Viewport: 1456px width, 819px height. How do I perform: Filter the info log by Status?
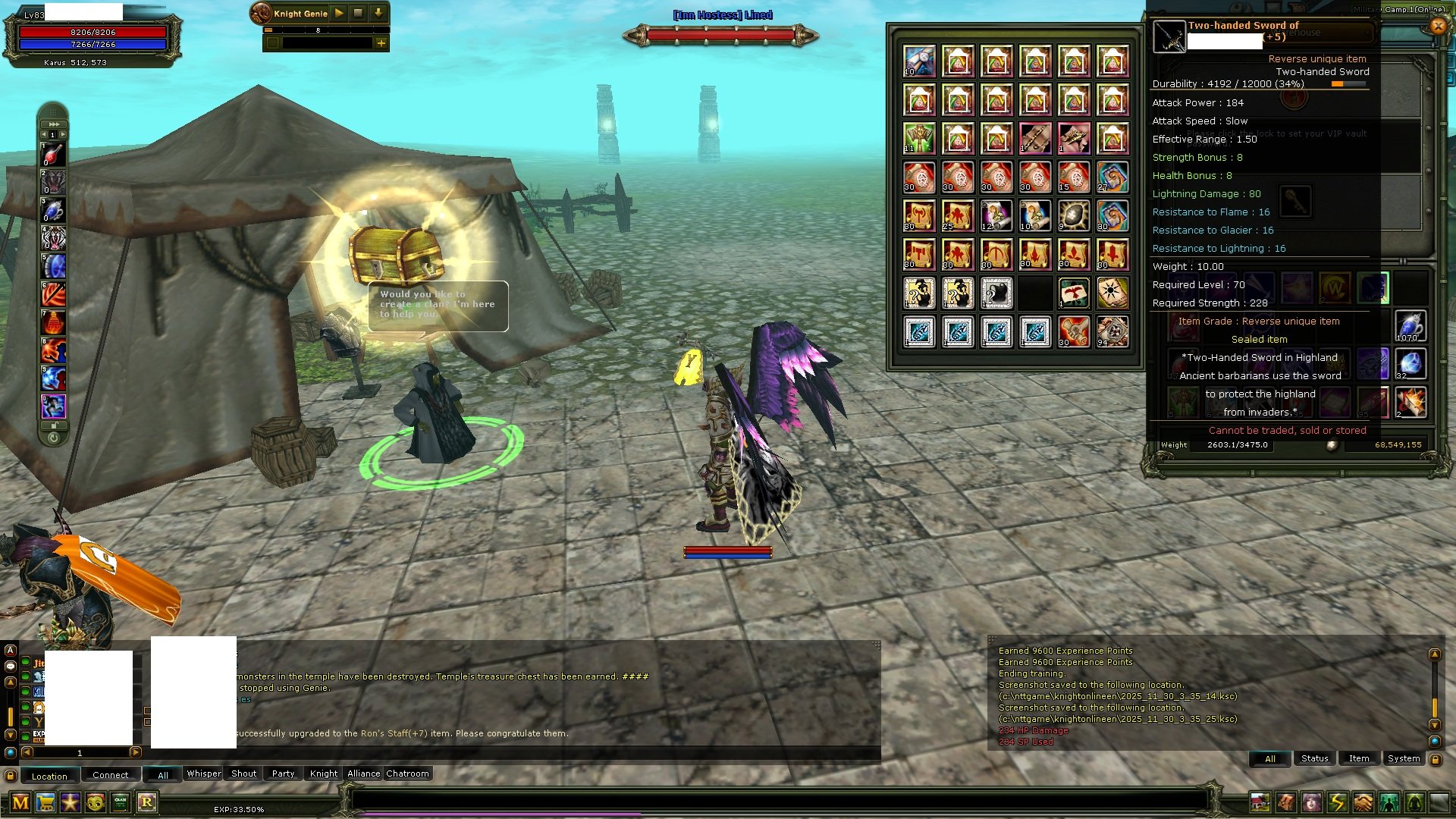pos(1314,758)
